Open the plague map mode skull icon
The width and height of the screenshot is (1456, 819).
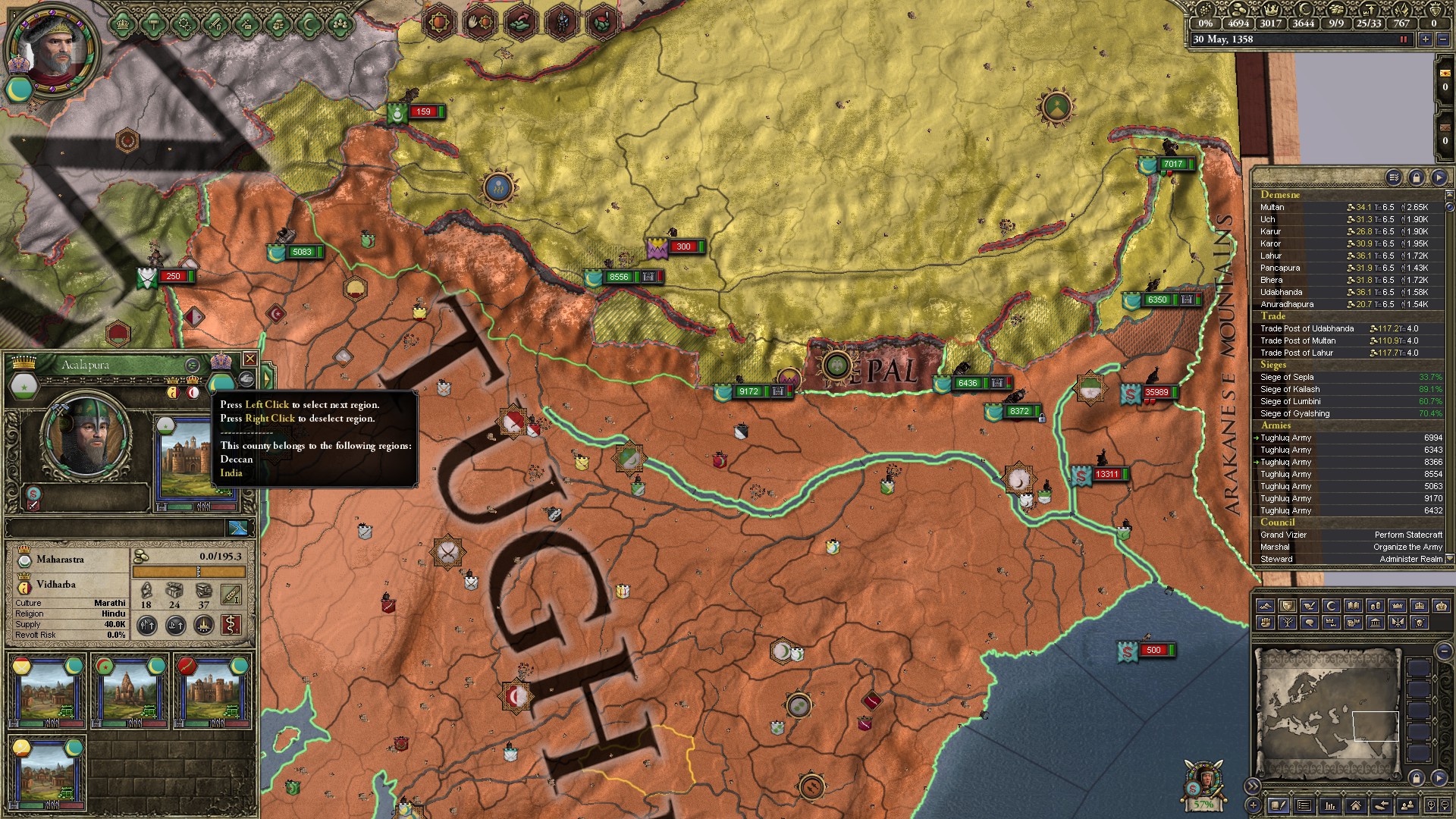pyautogui.click(x=1420, y=623)
